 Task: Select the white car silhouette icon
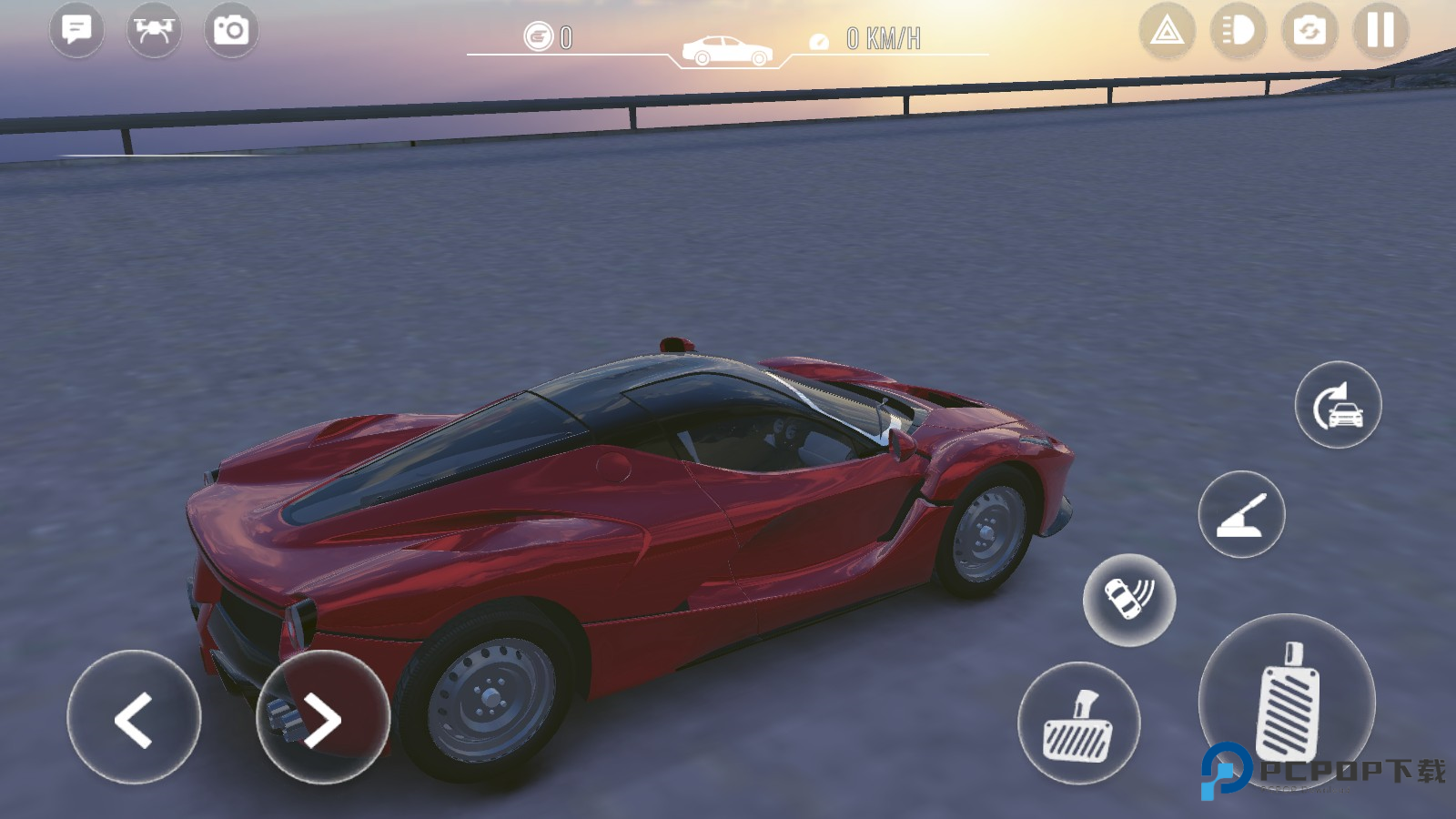pos(727,50)
